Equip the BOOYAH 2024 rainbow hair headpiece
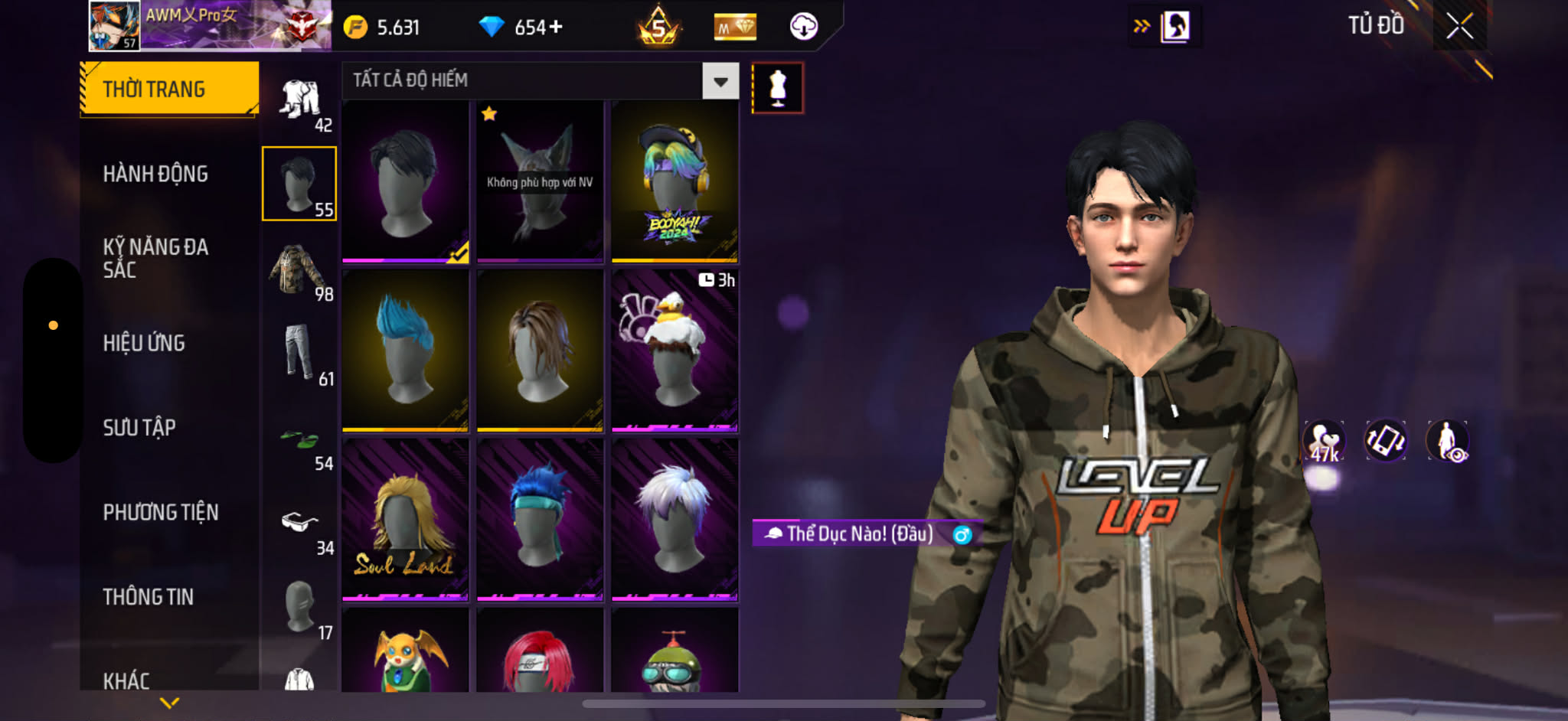Screen dimensions: 1568x721 tap(675, 182)
